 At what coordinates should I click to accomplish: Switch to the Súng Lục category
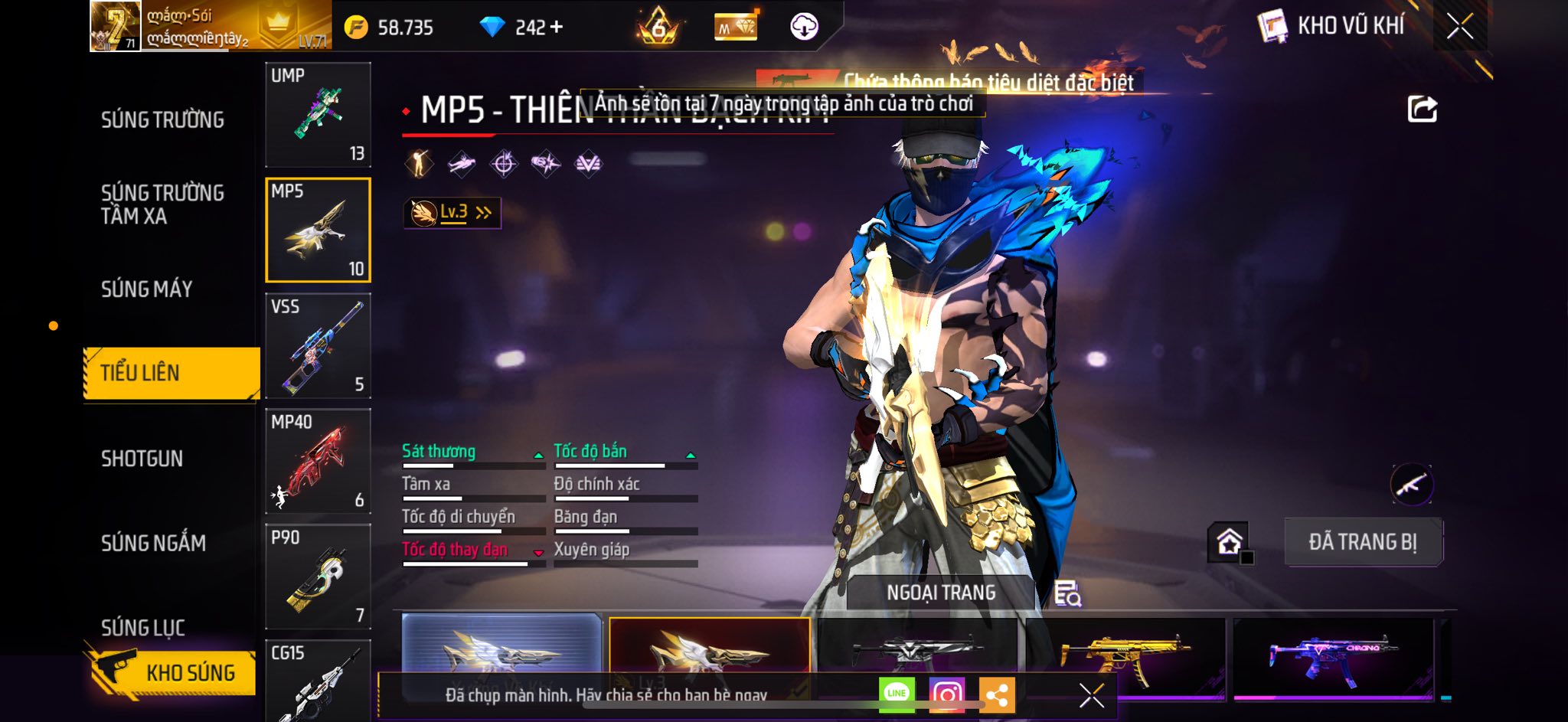coord(143,628)
